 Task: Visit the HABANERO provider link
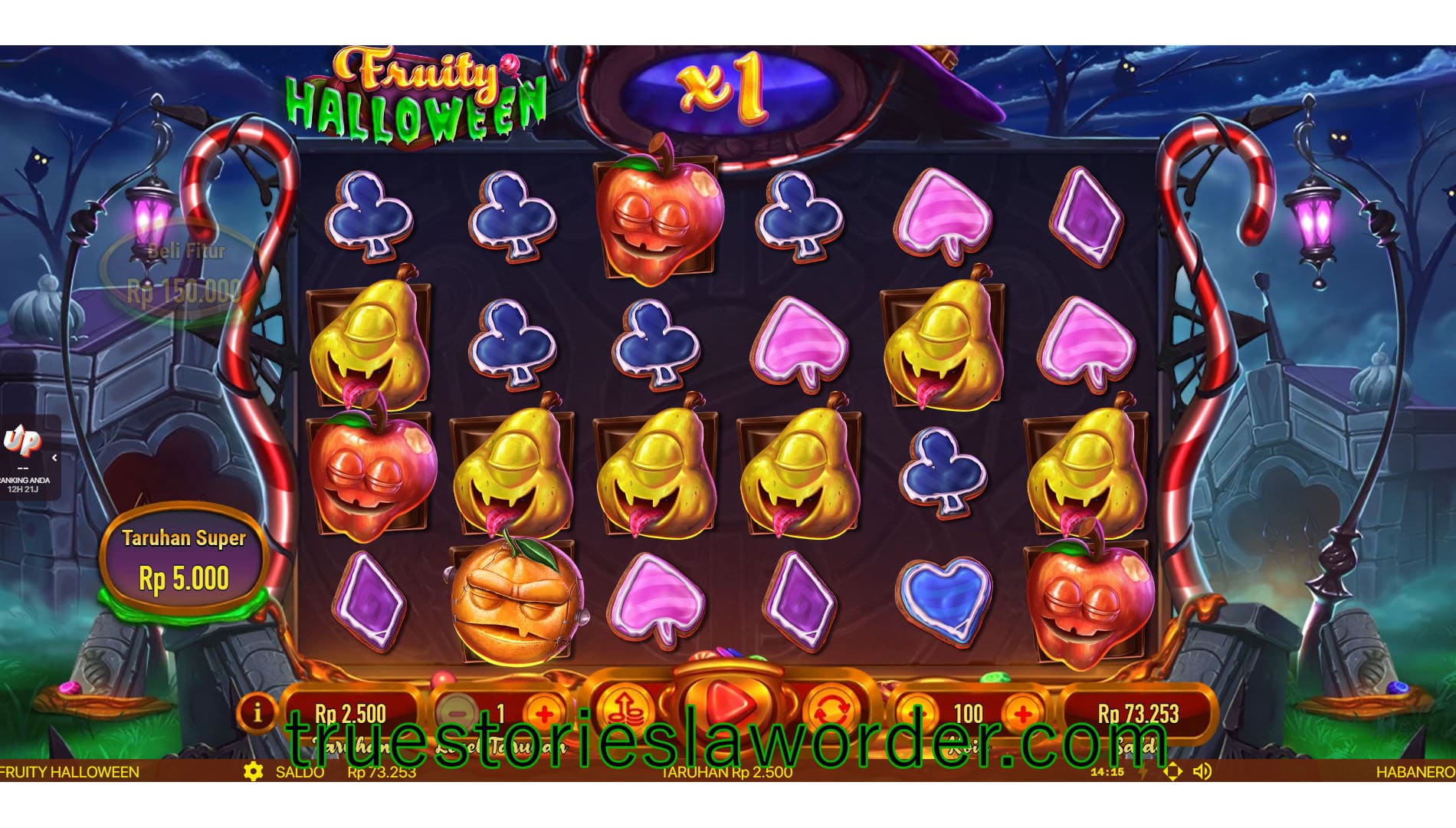pos(1412,773)
